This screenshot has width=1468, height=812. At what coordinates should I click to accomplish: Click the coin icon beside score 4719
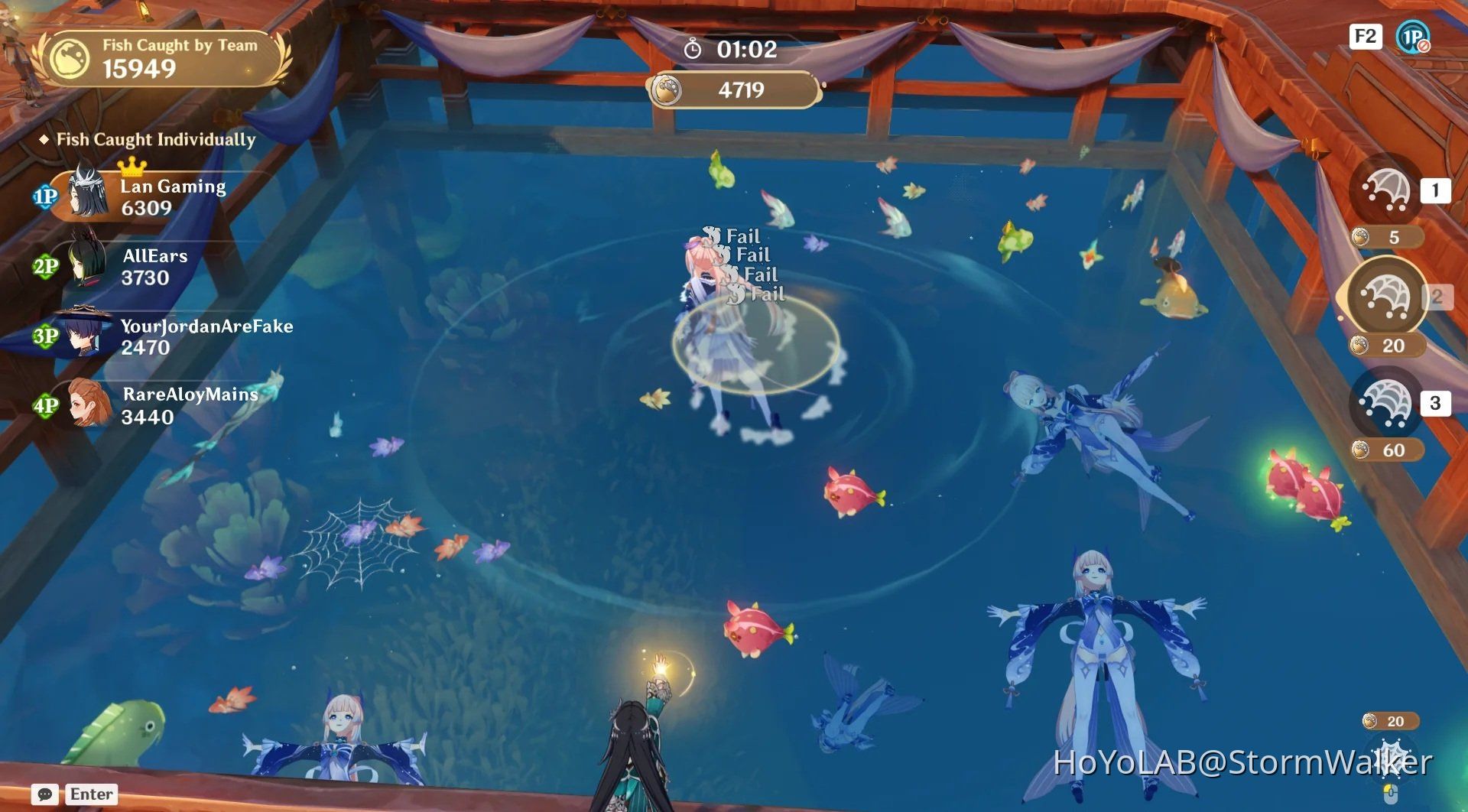(x=669, y=89)
